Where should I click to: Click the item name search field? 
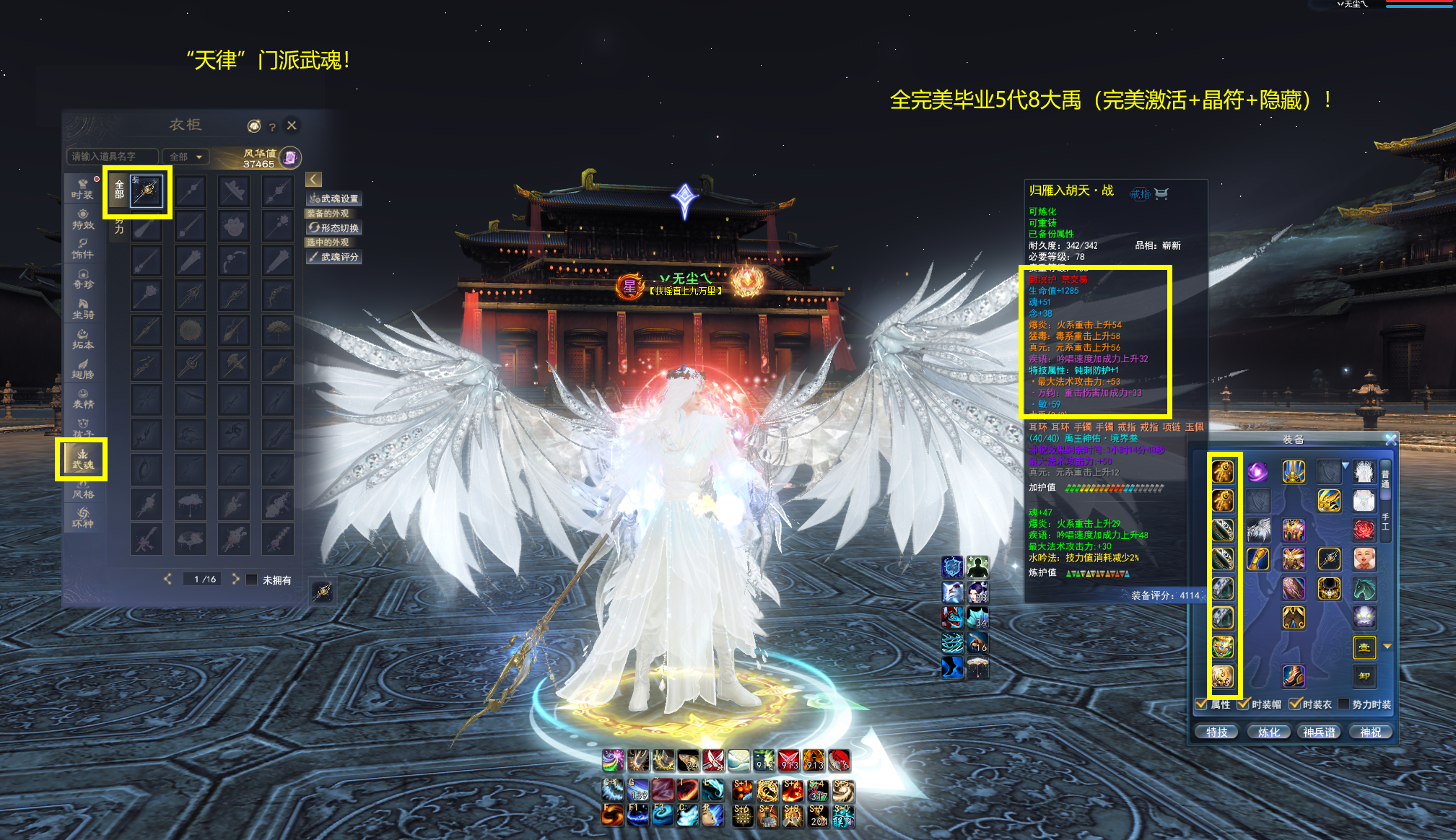(112, 157)
